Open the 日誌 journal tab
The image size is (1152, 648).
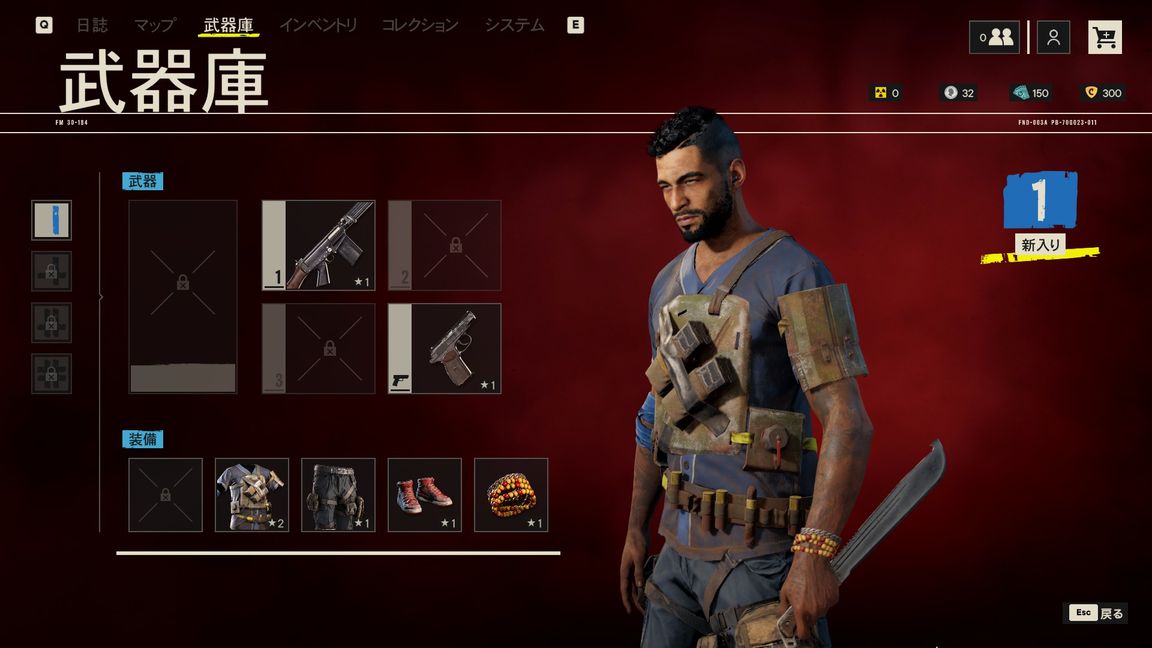click(92, 25)
